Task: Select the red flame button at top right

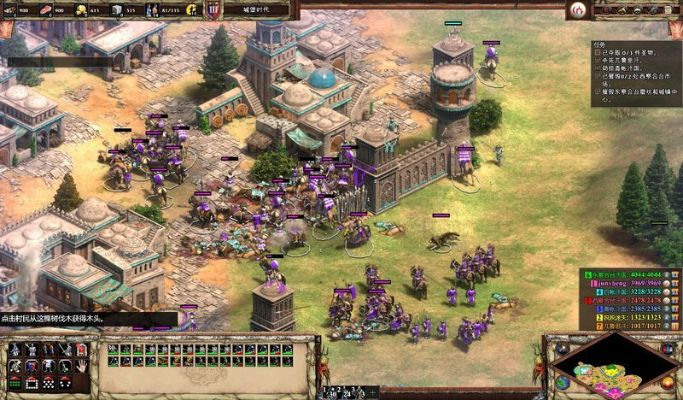Action: coord(576,10)
